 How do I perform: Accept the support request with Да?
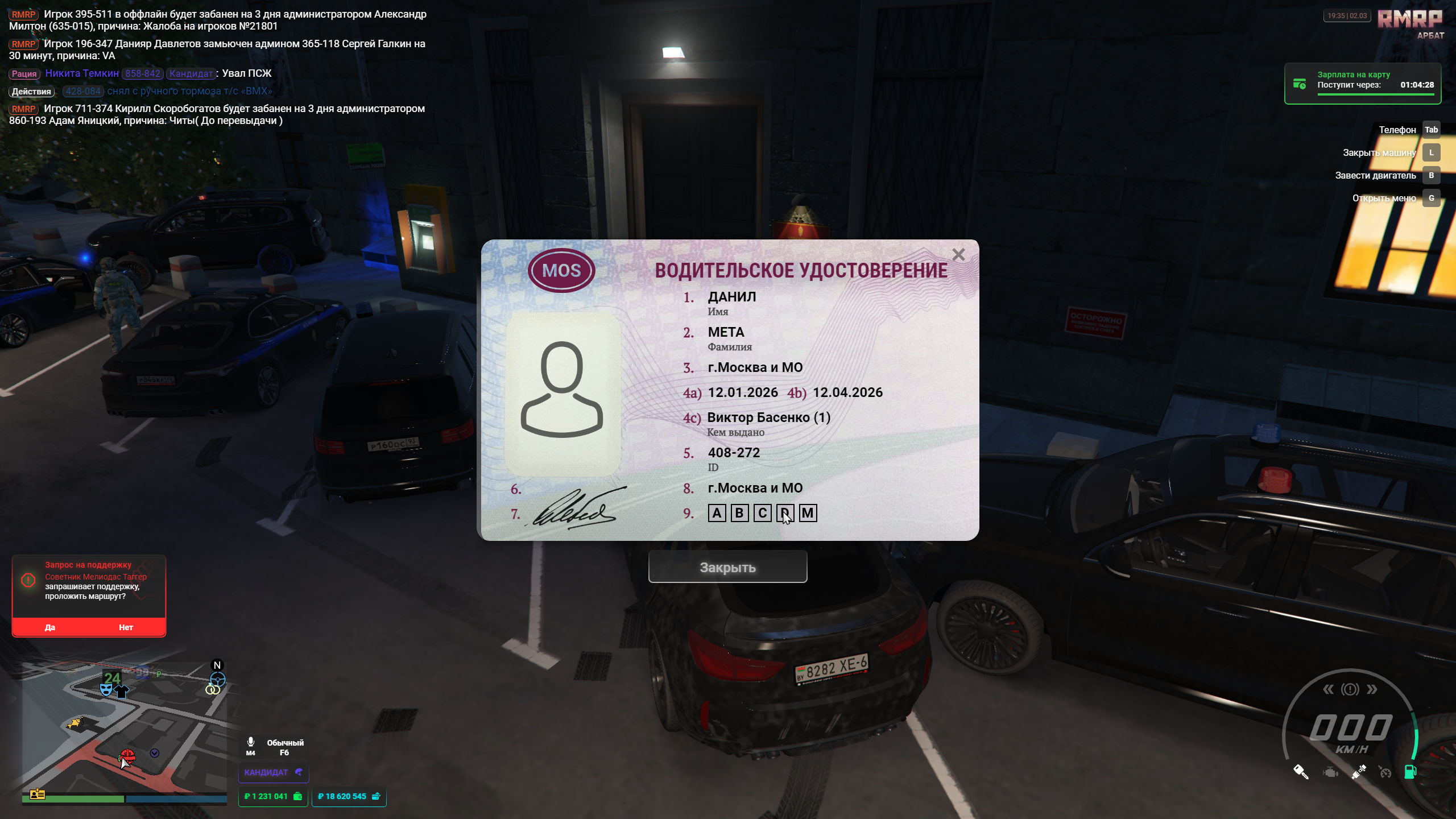tap(50, 627)
